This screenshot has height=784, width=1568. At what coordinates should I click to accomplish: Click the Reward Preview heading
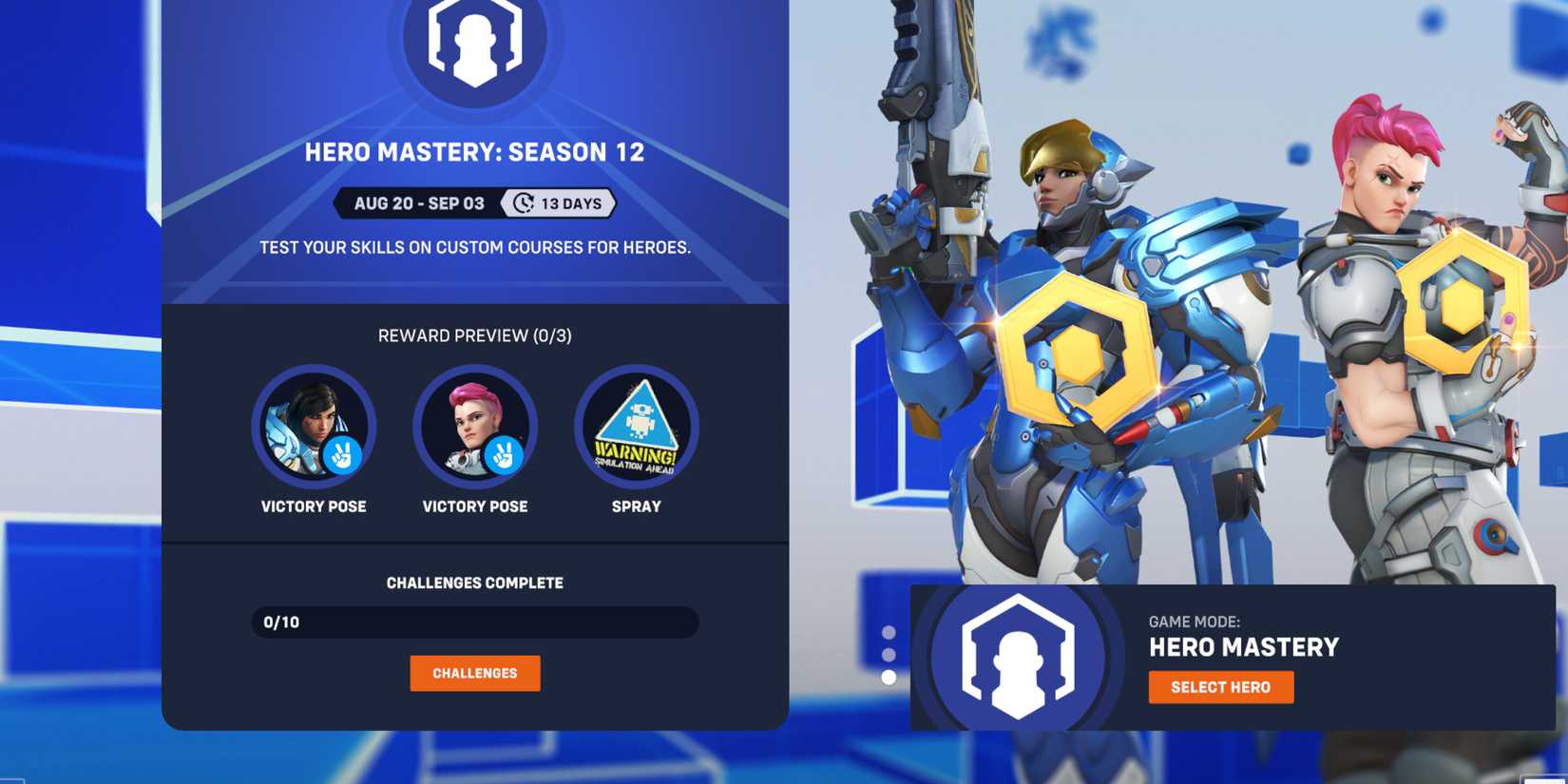pyautogui.click(x=475, y=335)
